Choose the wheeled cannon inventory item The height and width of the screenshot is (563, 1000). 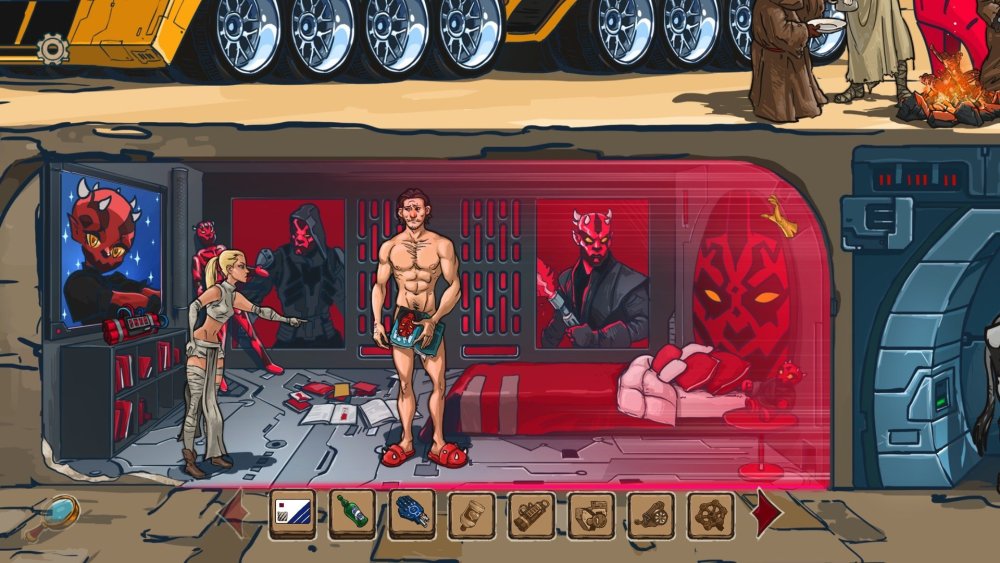pos(651,515)
